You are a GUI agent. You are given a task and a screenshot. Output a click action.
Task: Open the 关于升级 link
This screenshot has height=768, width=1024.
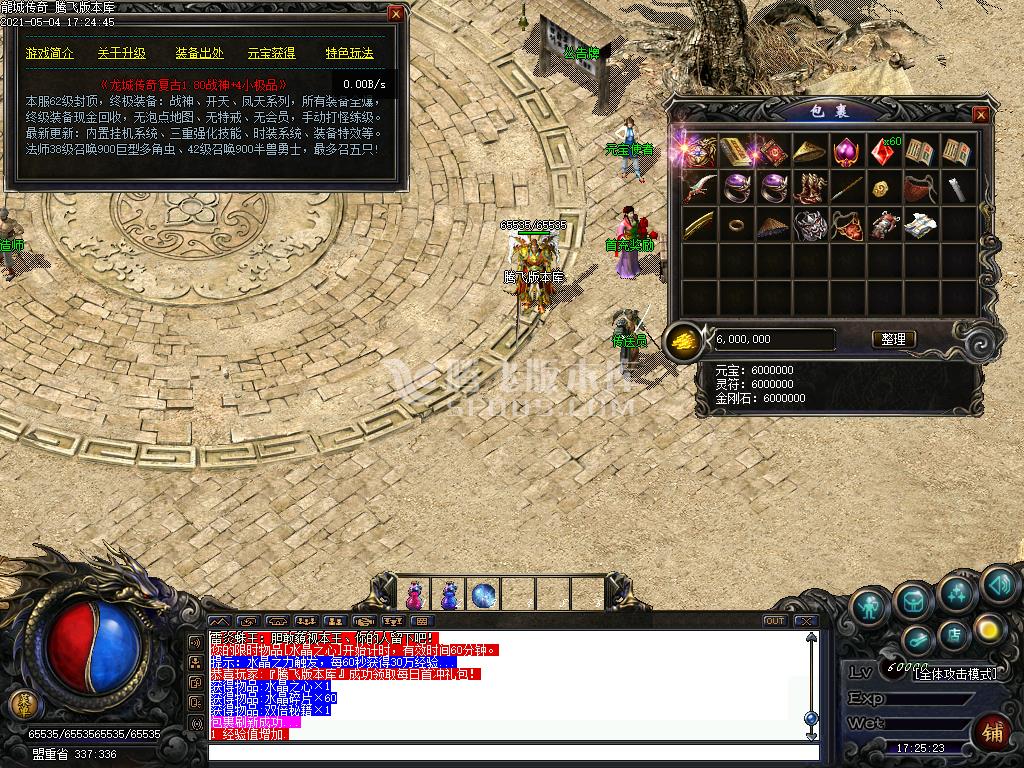pos(122,53)
